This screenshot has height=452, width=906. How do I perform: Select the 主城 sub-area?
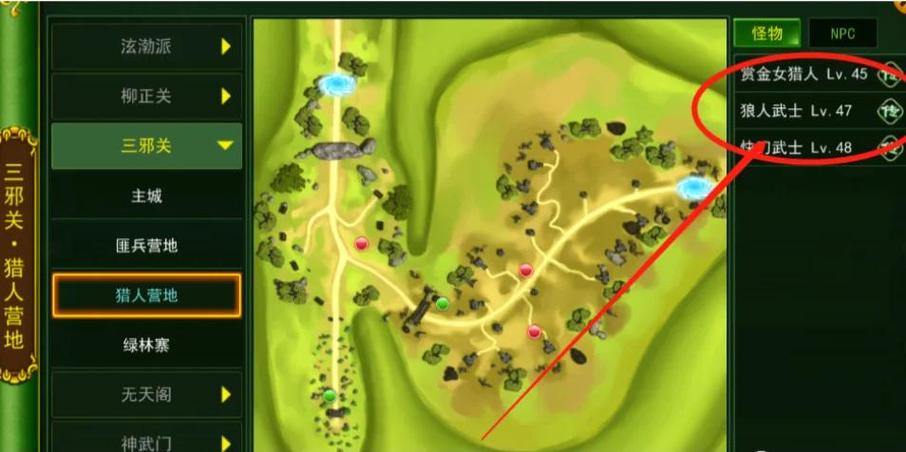pos(147,196)
